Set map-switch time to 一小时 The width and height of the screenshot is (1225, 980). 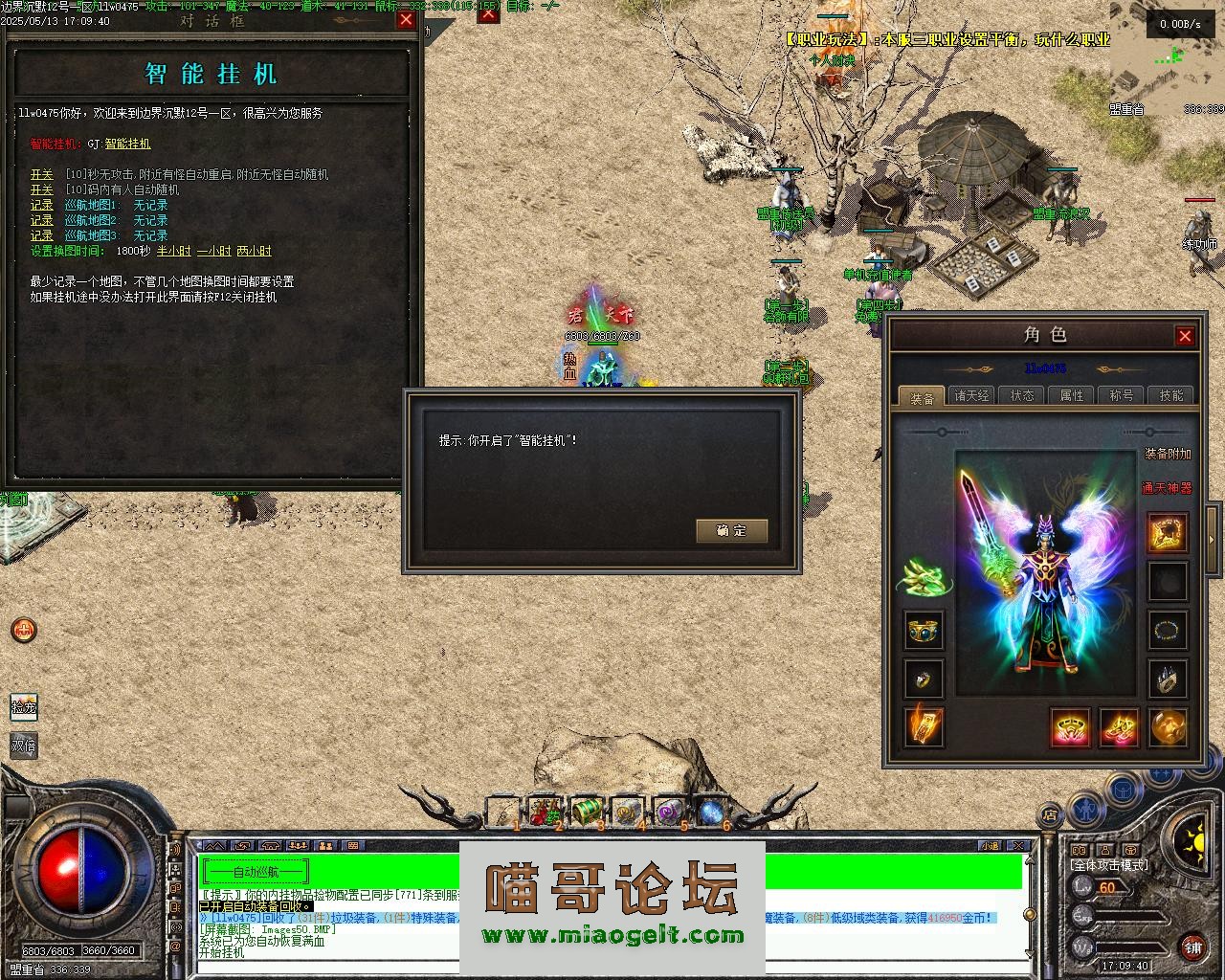[213, 251]
